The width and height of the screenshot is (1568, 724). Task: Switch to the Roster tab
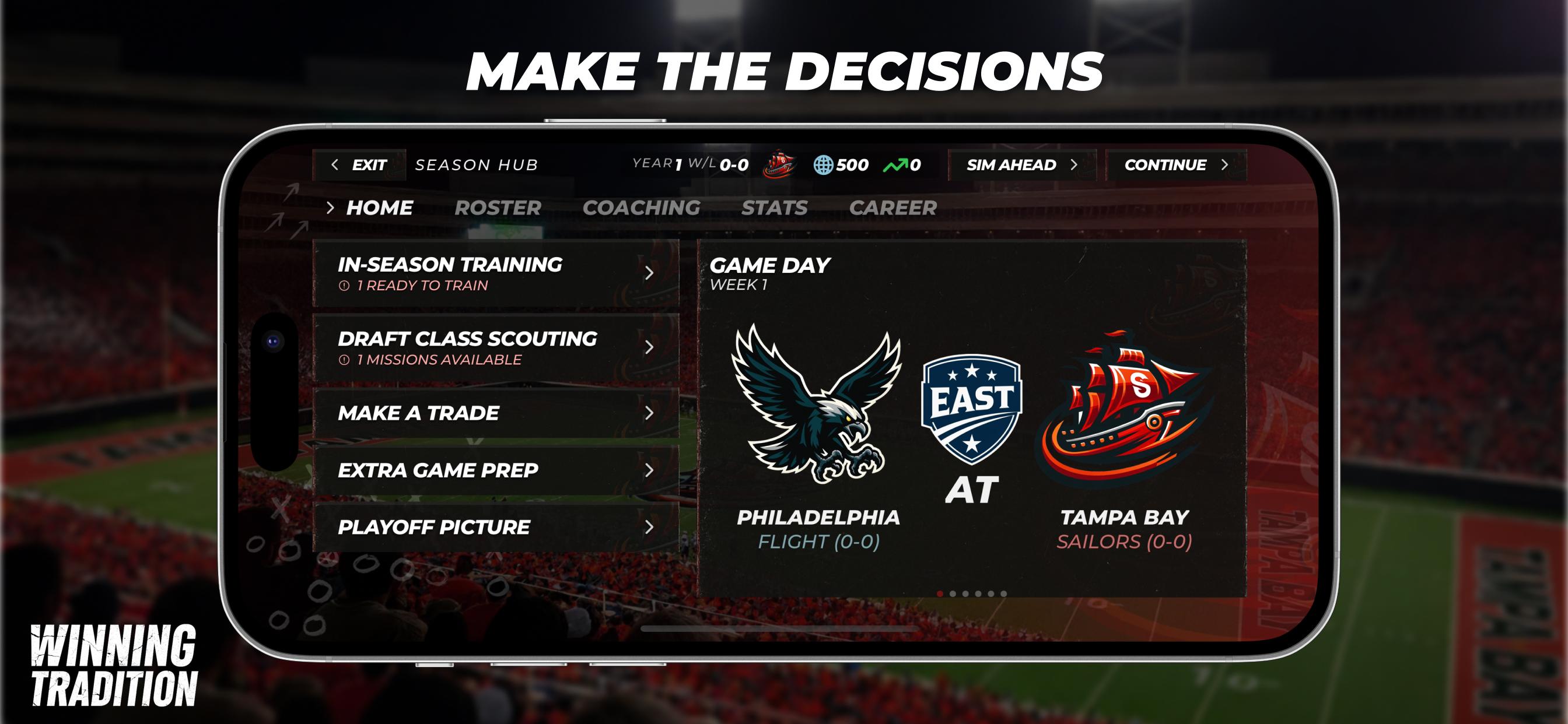pos(498,208)
